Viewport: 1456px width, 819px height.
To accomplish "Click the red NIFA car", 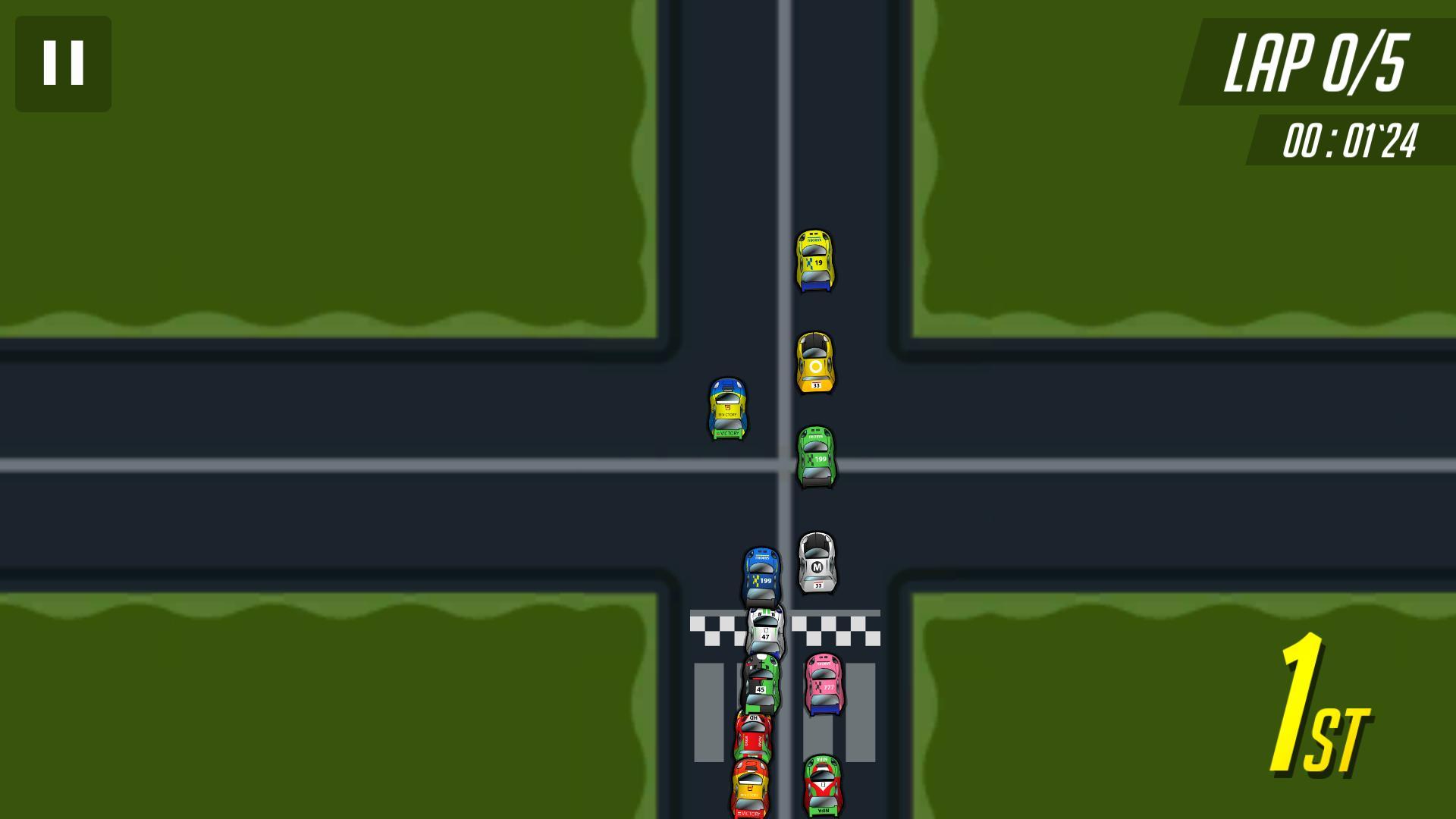I will (x=824, y=785).
